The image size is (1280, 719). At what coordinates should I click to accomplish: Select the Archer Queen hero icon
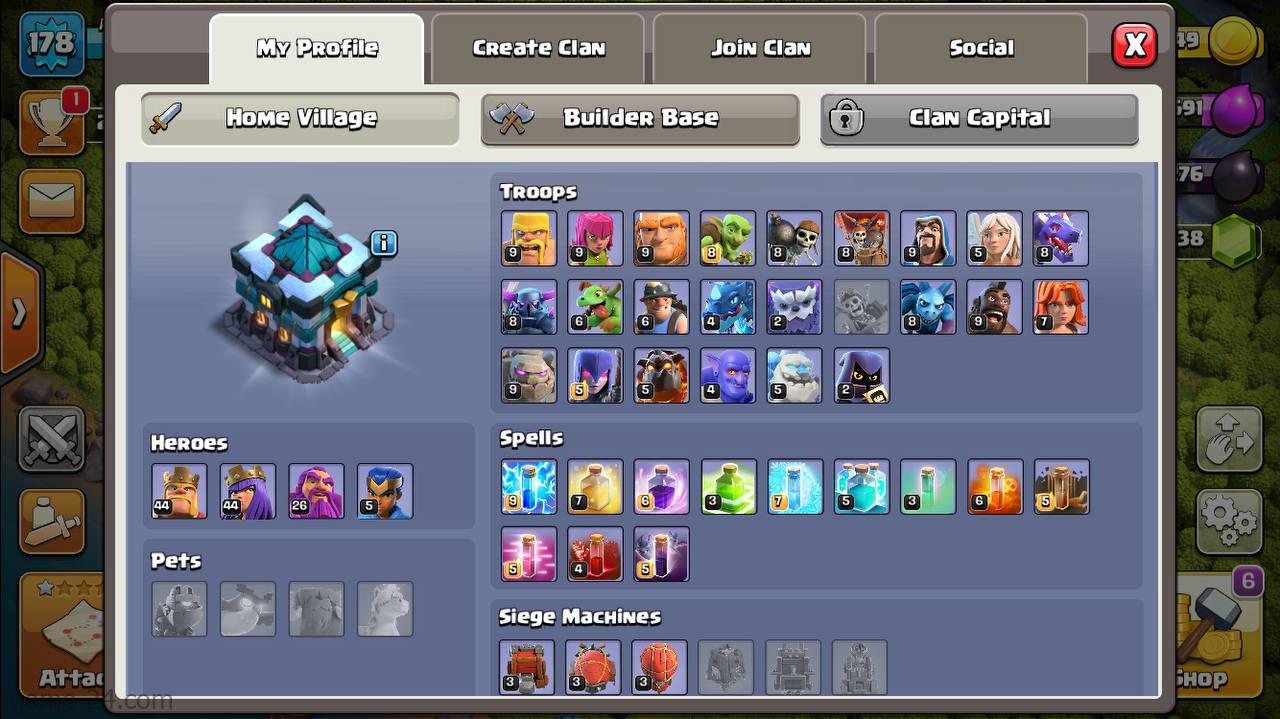coord(248,491)
